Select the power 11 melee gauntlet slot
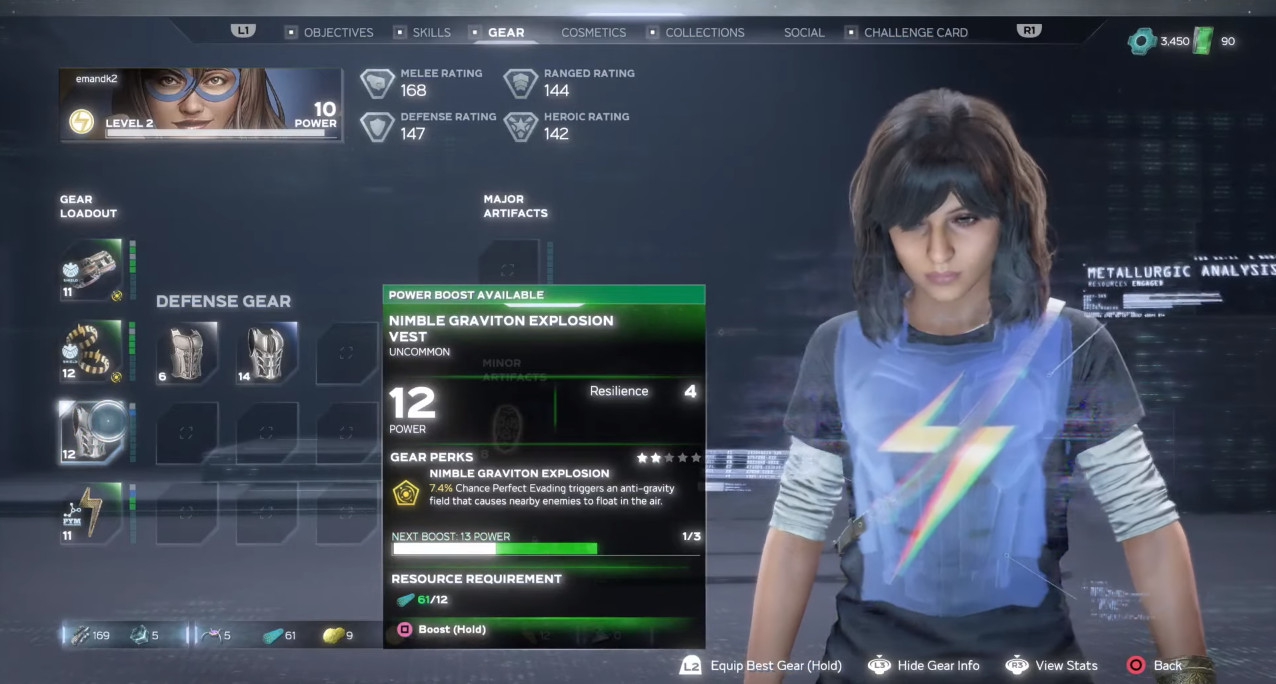 (91, 270)
